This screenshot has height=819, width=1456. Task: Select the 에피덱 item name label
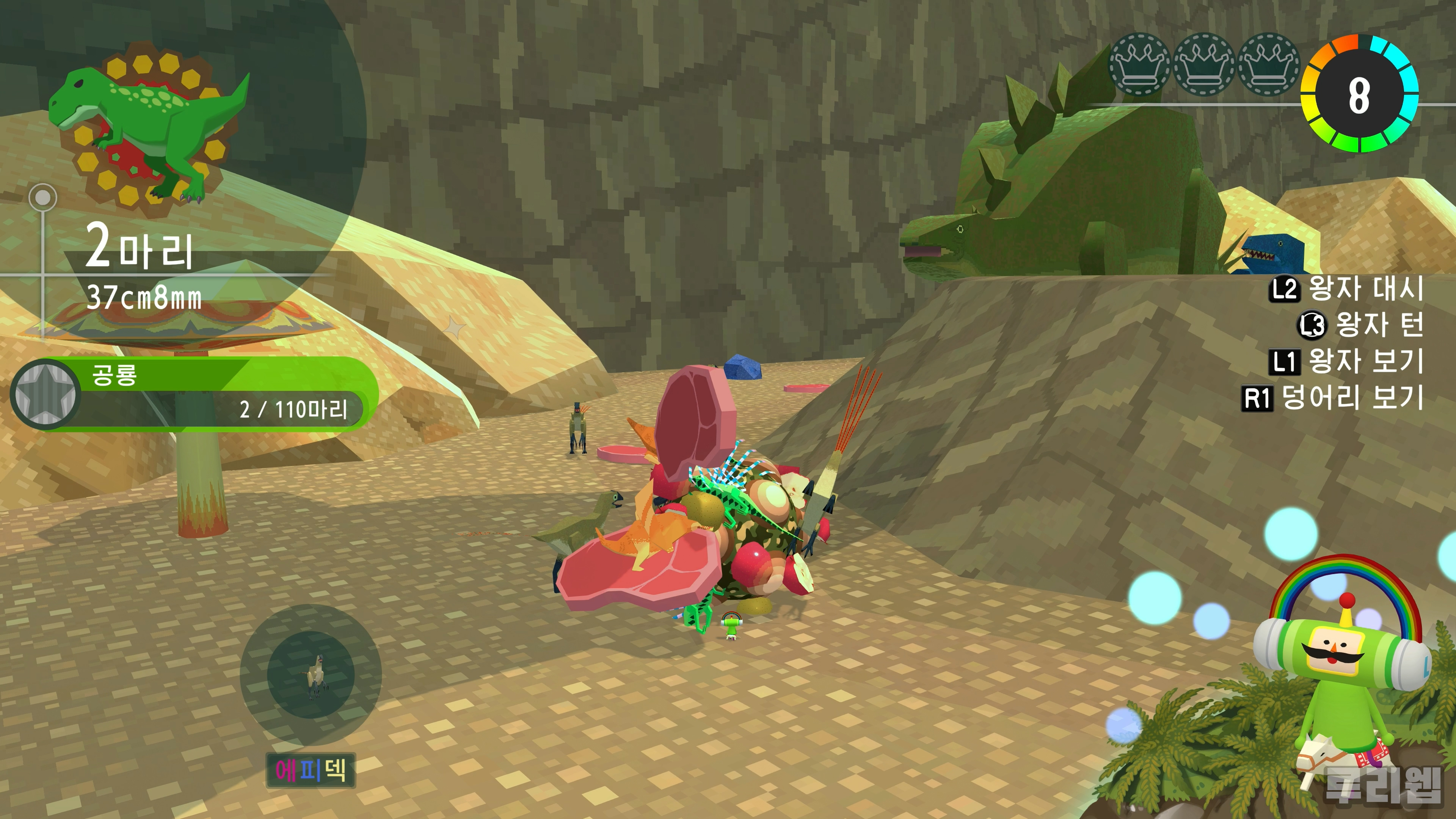310,770
